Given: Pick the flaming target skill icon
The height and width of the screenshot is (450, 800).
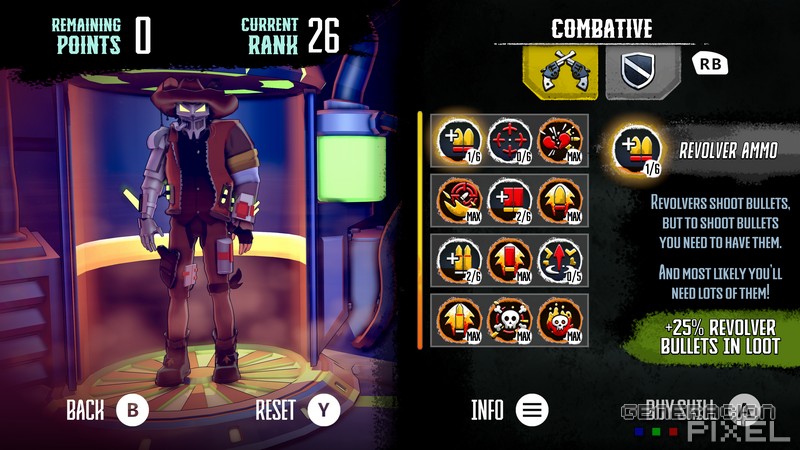Looking at the screenshot, I should [459, 202].
